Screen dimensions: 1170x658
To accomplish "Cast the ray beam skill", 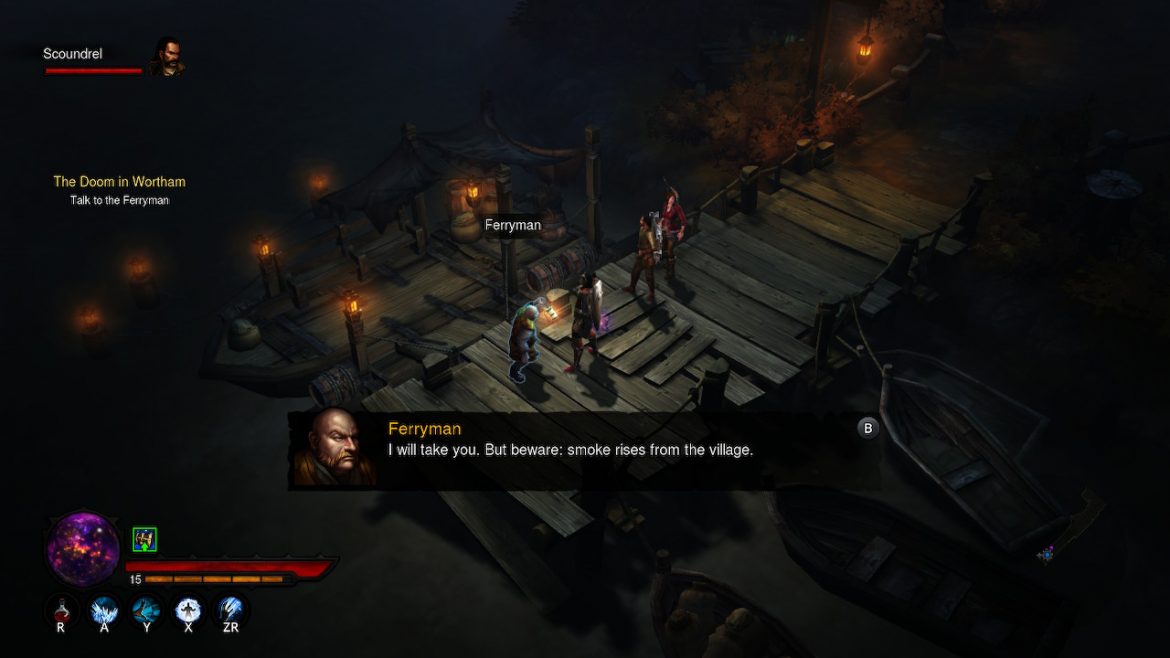I will coord(147,609).
